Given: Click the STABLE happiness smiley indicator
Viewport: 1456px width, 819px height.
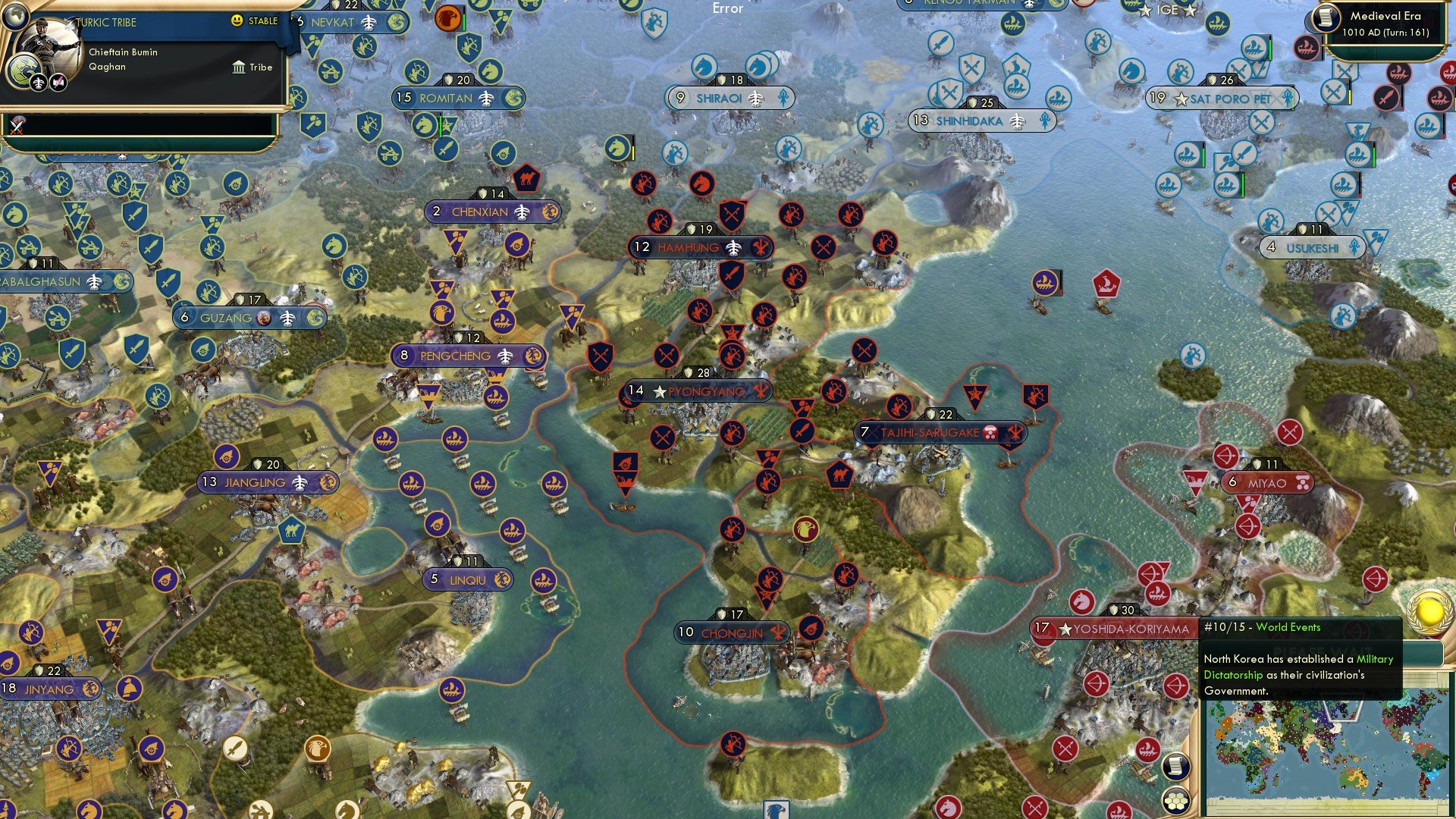Looking at the screenshot, I should pyautogui.click(x=236, y=21).
